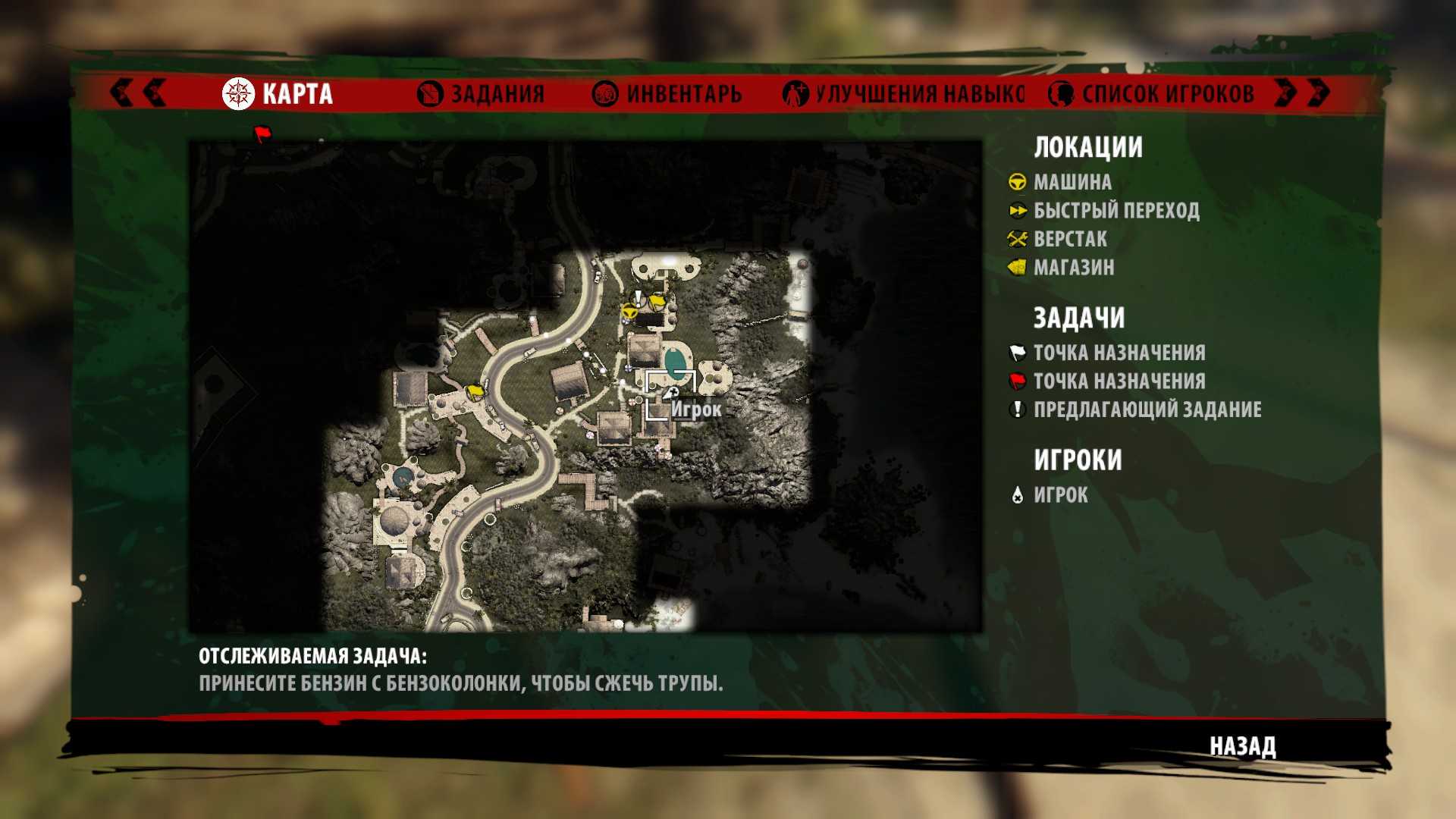This screenshot has height=819, width=1456.
Task: Switch to the ЗАДАНИЯ tab
Action: (482, 94)
